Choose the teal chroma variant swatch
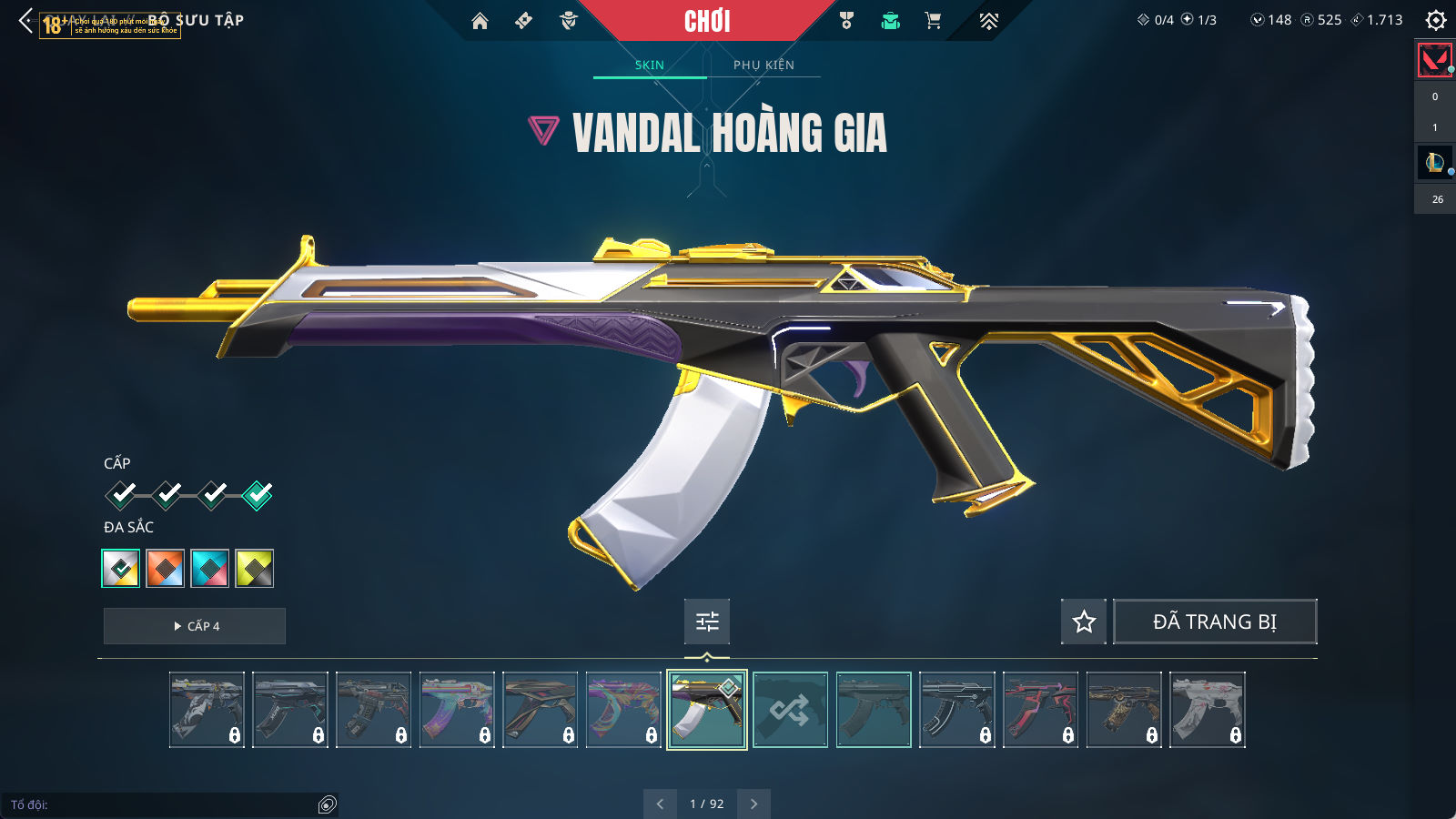This screenshot has width=1456, height=819. click(210, 569)
